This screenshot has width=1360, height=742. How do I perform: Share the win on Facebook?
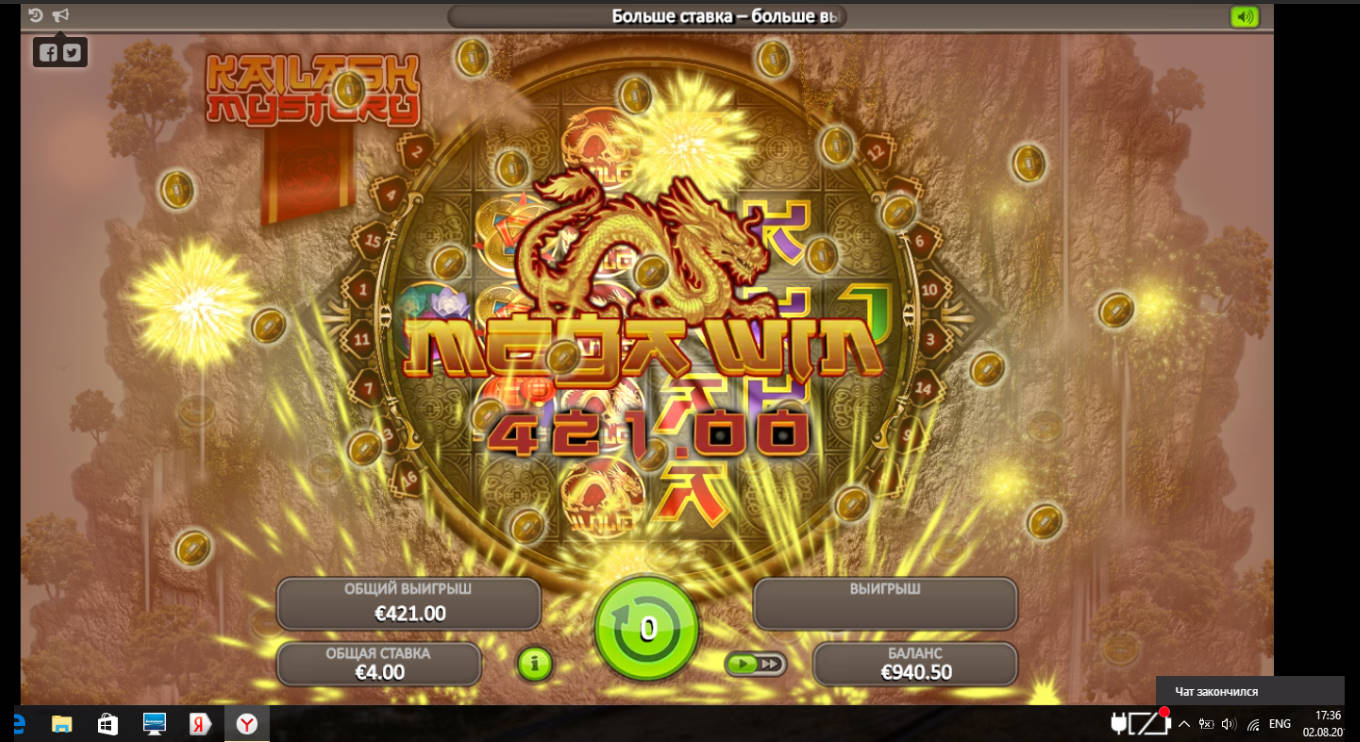coord(48,53)
